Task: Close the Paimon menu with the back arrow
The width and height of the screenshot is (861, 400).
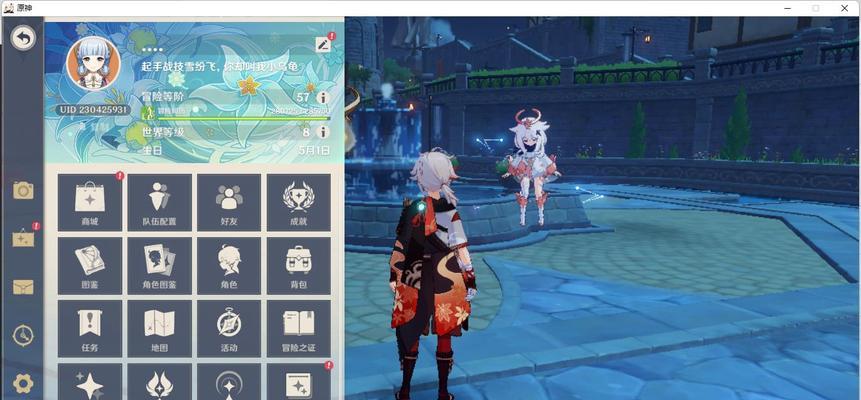Action: (23, 39)
